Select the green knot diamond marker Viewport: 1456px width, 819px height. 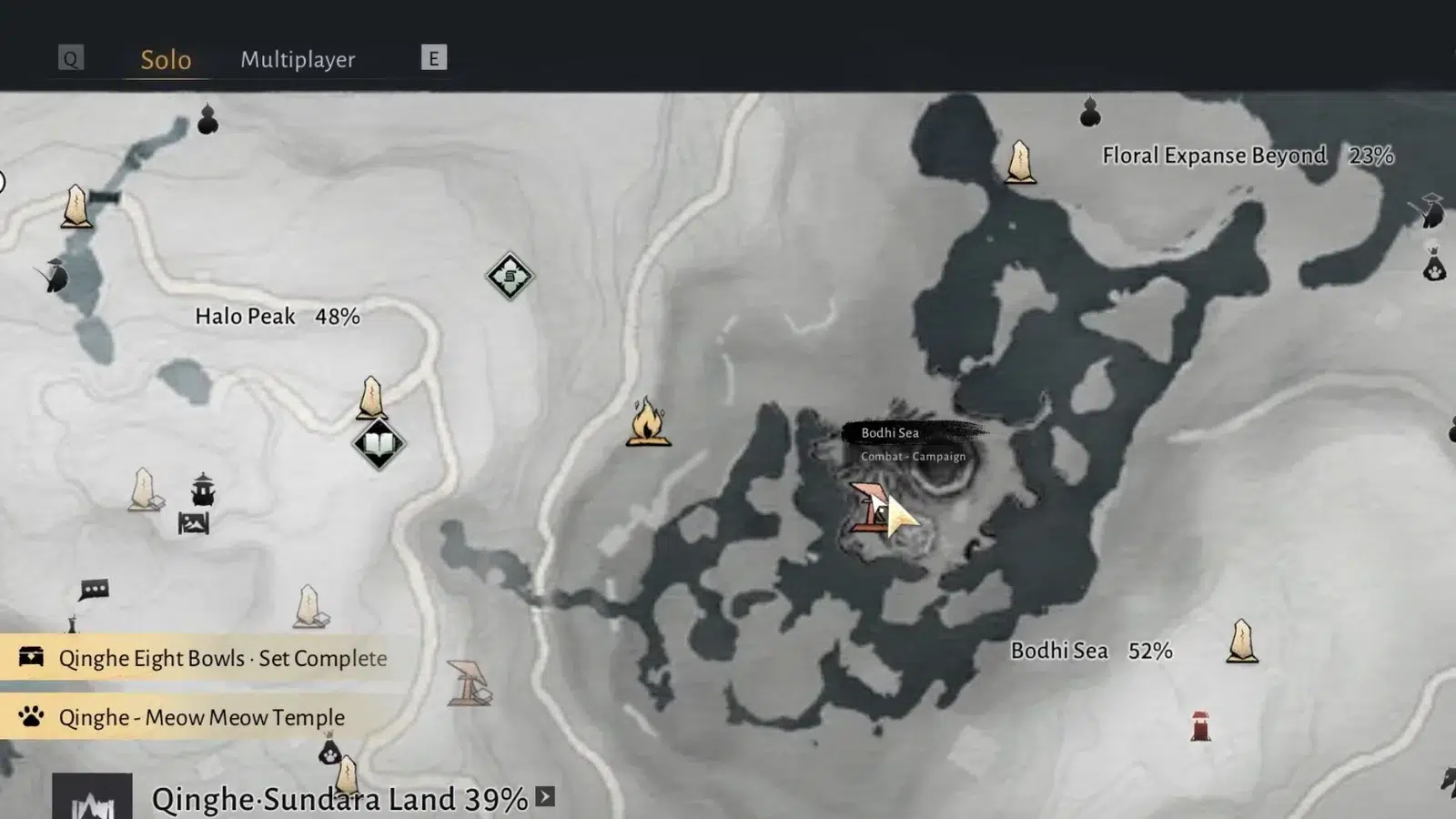[510, 276]
